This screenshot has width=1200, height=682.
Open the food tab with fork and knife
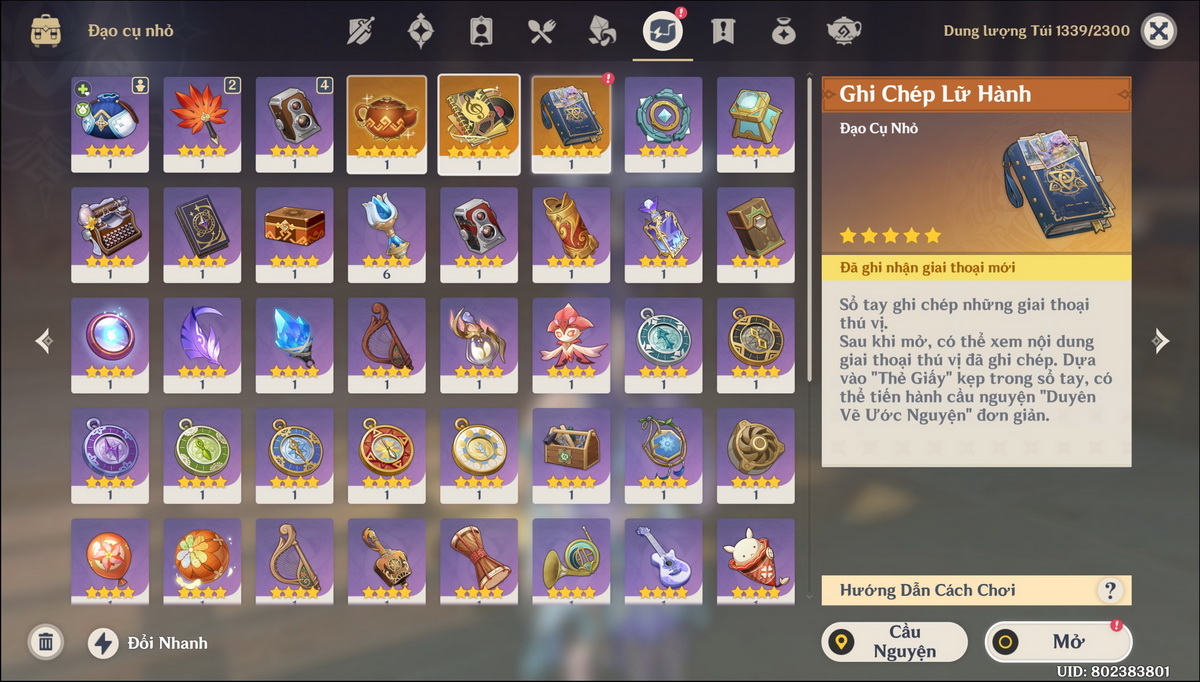coord(541,31)
